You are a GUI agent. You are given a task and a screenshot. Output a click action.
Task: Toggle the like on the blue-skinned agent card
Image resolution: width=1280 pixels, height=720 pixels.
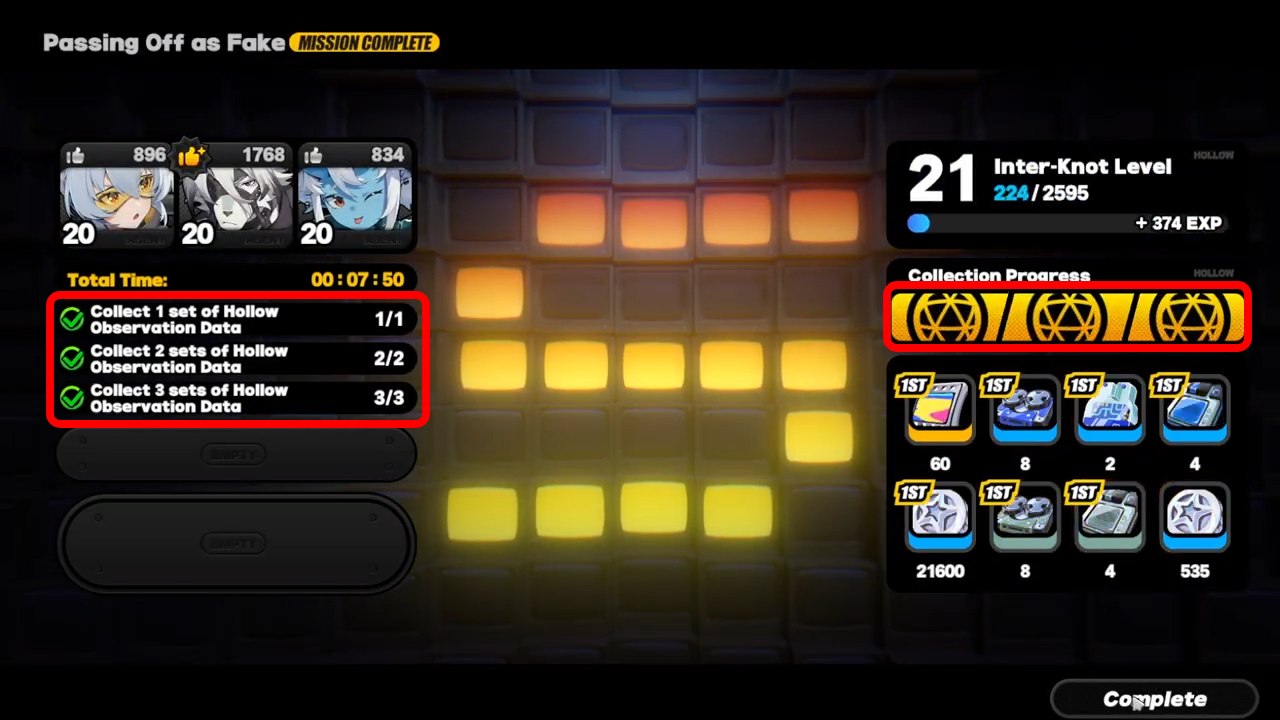tap(313, 155)
